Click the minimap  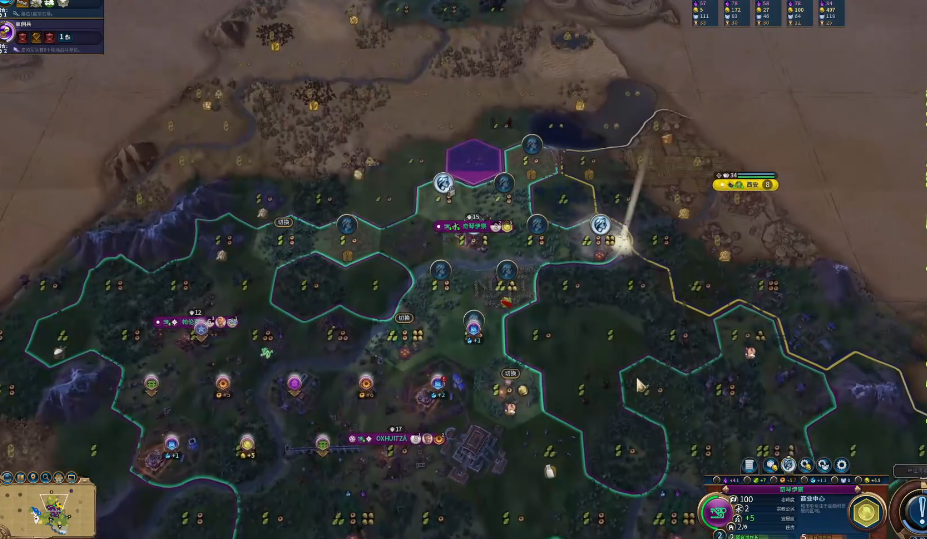(48, 510)
